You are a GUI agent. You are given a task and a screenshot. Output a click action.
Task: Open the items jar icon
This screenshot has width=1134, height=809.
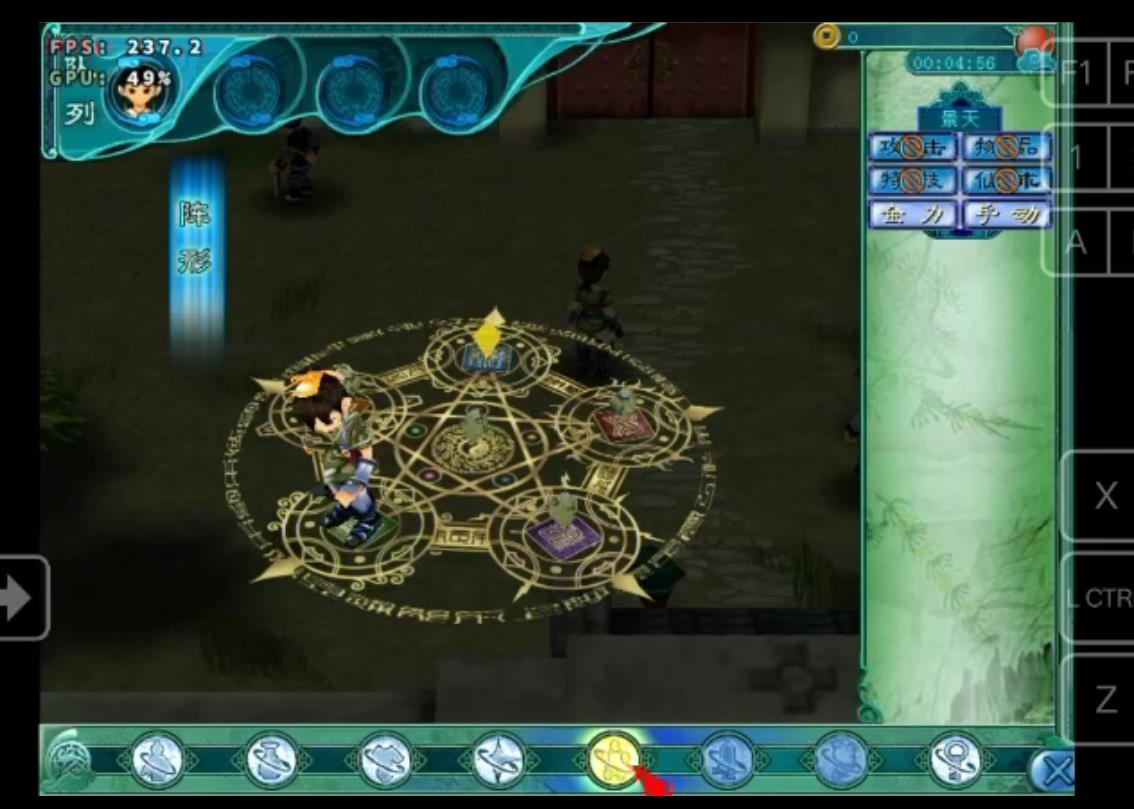[x=271, y=762]
